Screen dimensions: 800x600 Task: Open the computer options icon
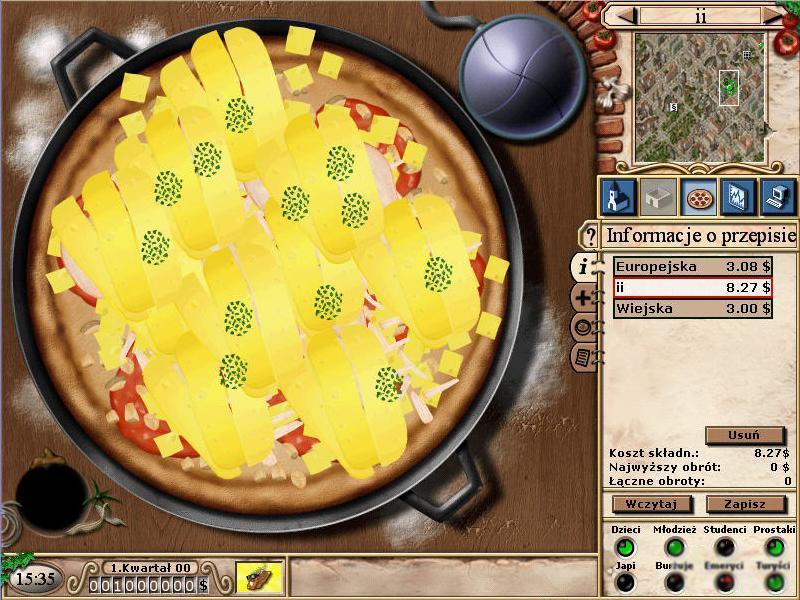pyautogui.click(x=777, y=197)
